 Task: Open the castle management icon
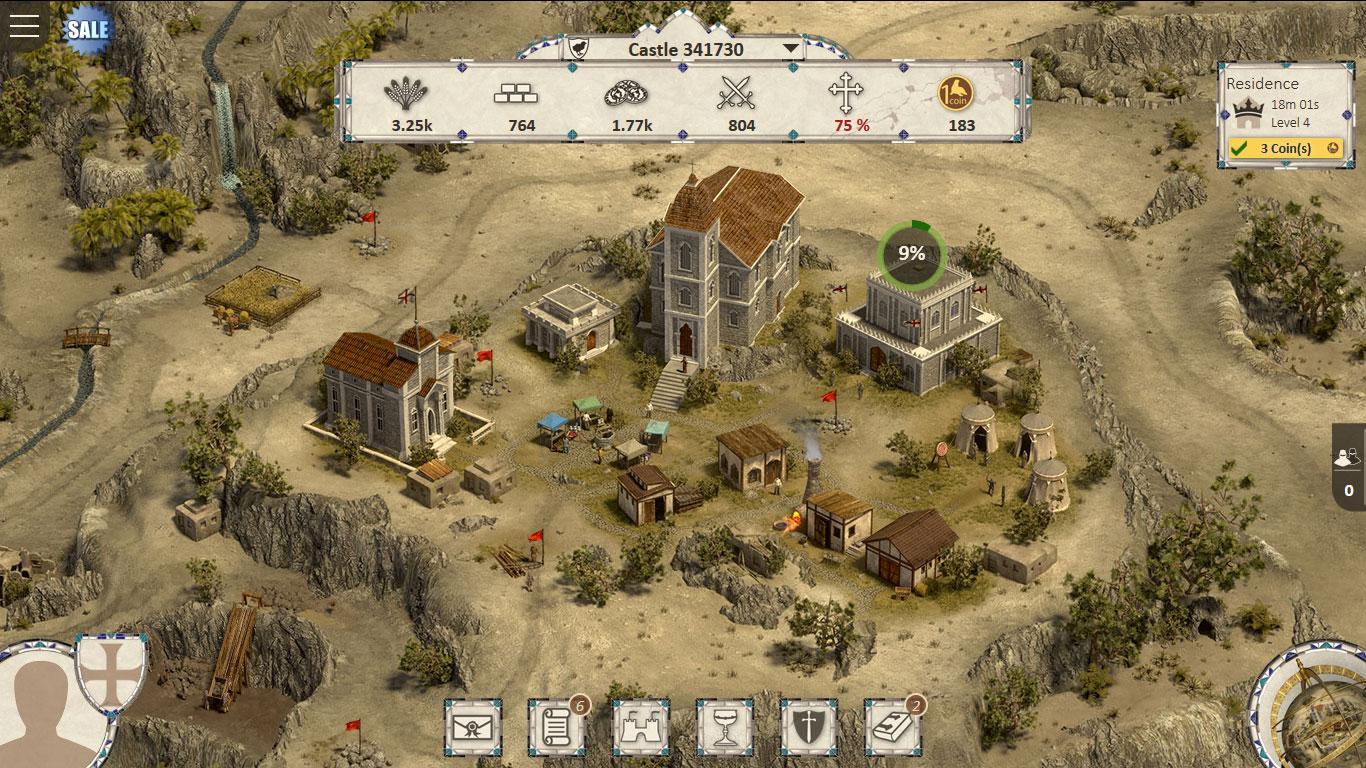point(643,727)
